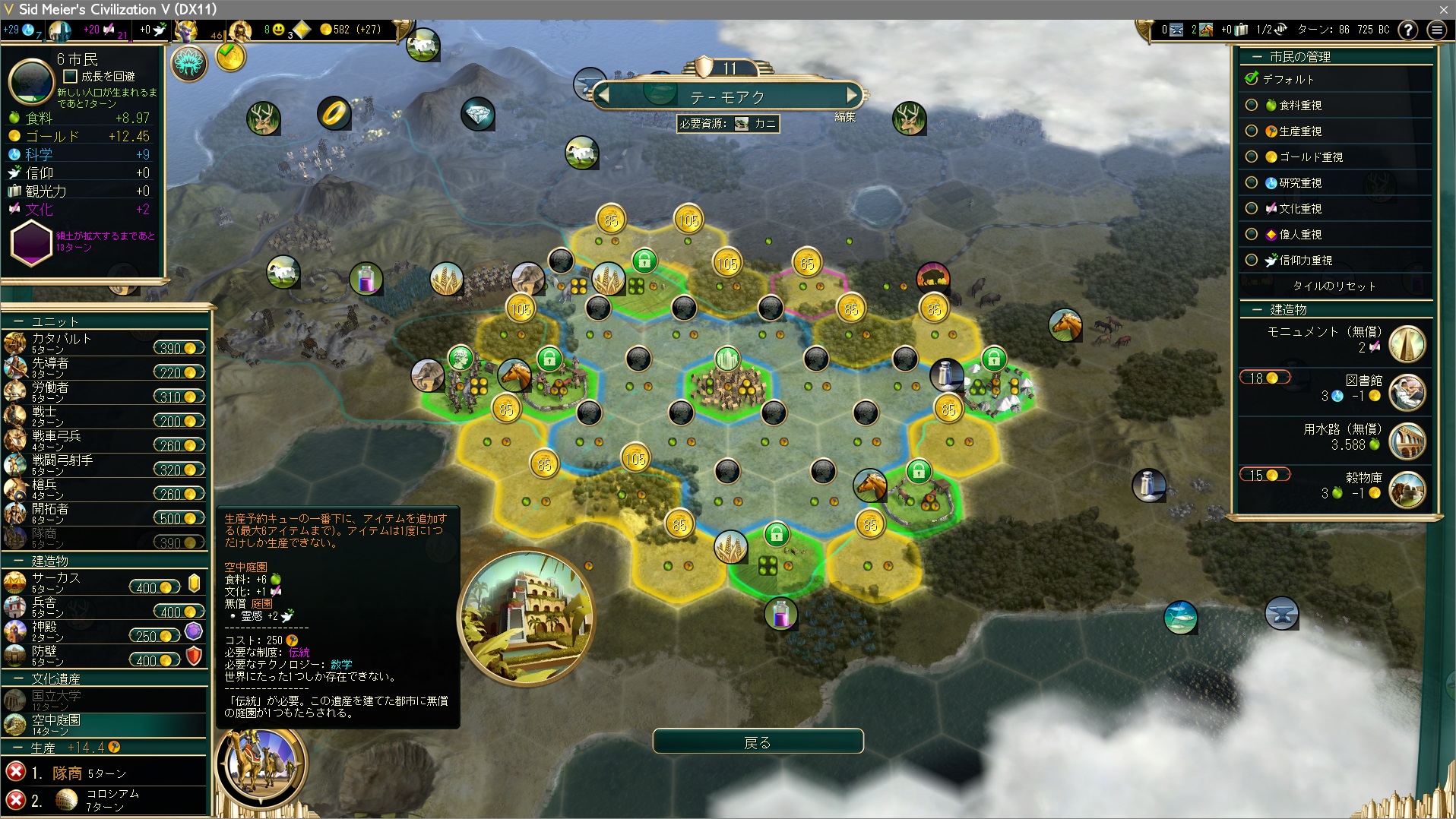
Task: Go to next city with right arrow
Action: tap(853, 96)
